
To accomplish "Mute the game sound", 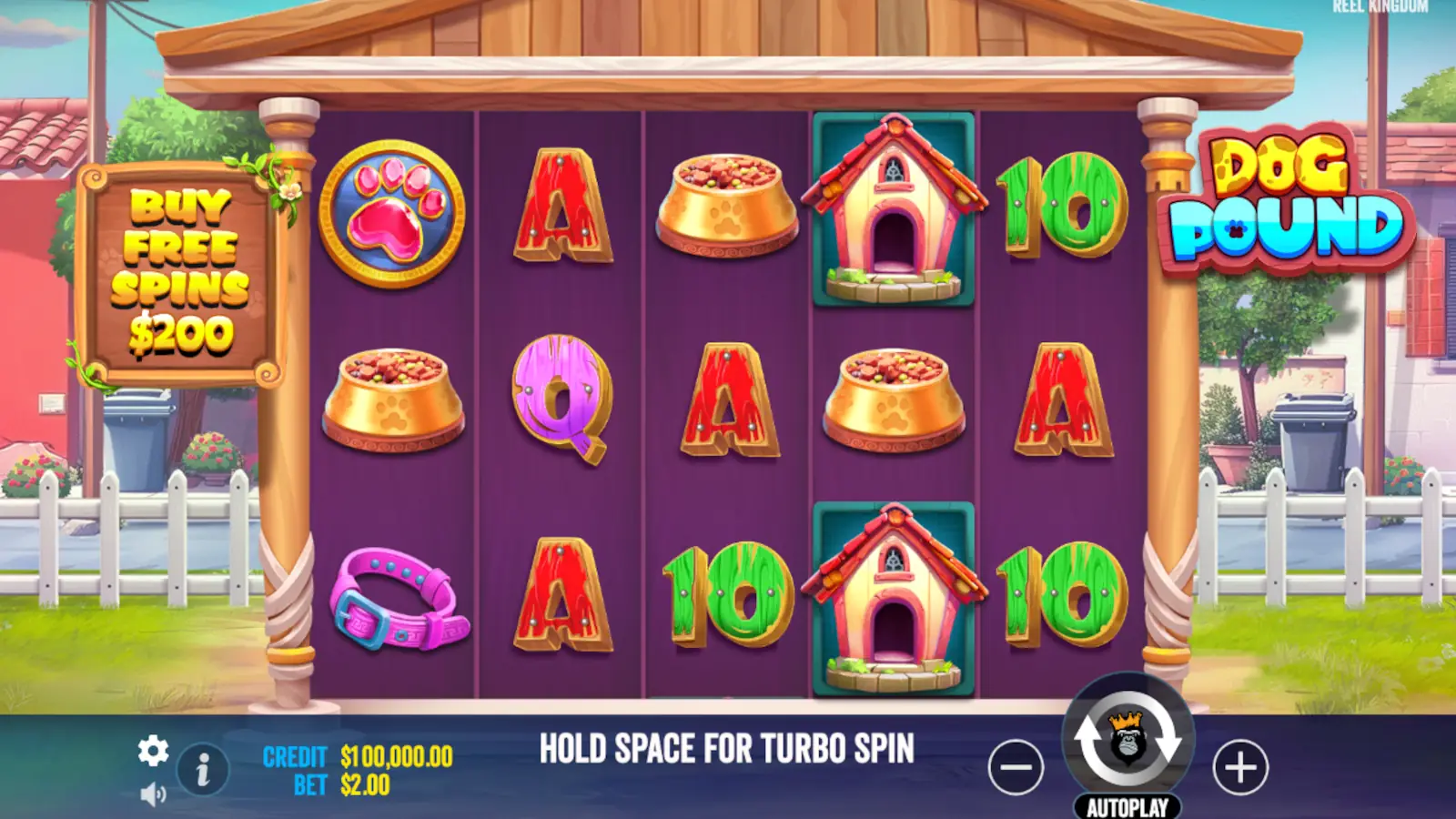I will pyautogui.click(x=155, y=792).
